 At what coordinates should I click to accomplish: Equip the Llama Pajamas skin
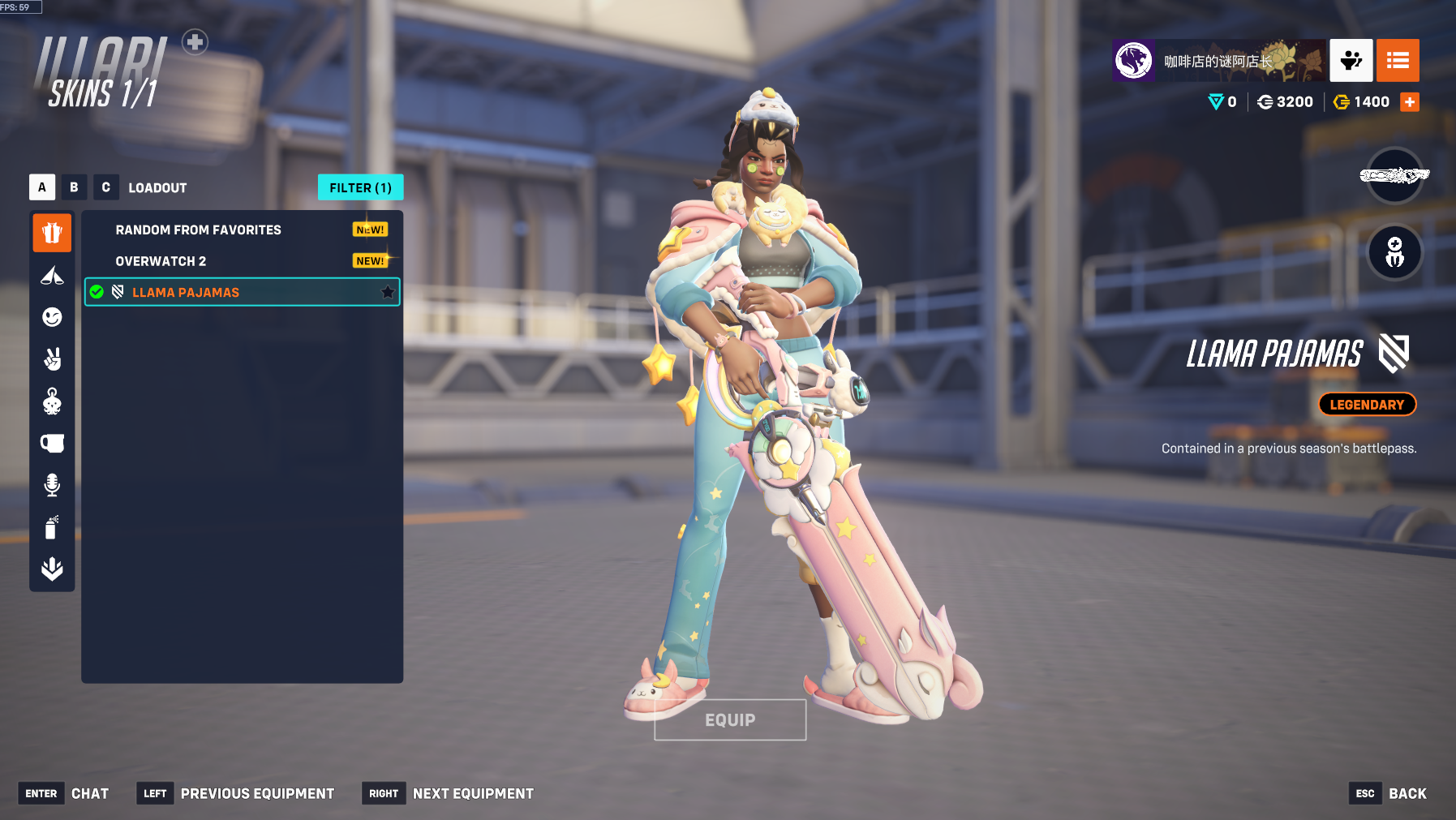point(730,719)
